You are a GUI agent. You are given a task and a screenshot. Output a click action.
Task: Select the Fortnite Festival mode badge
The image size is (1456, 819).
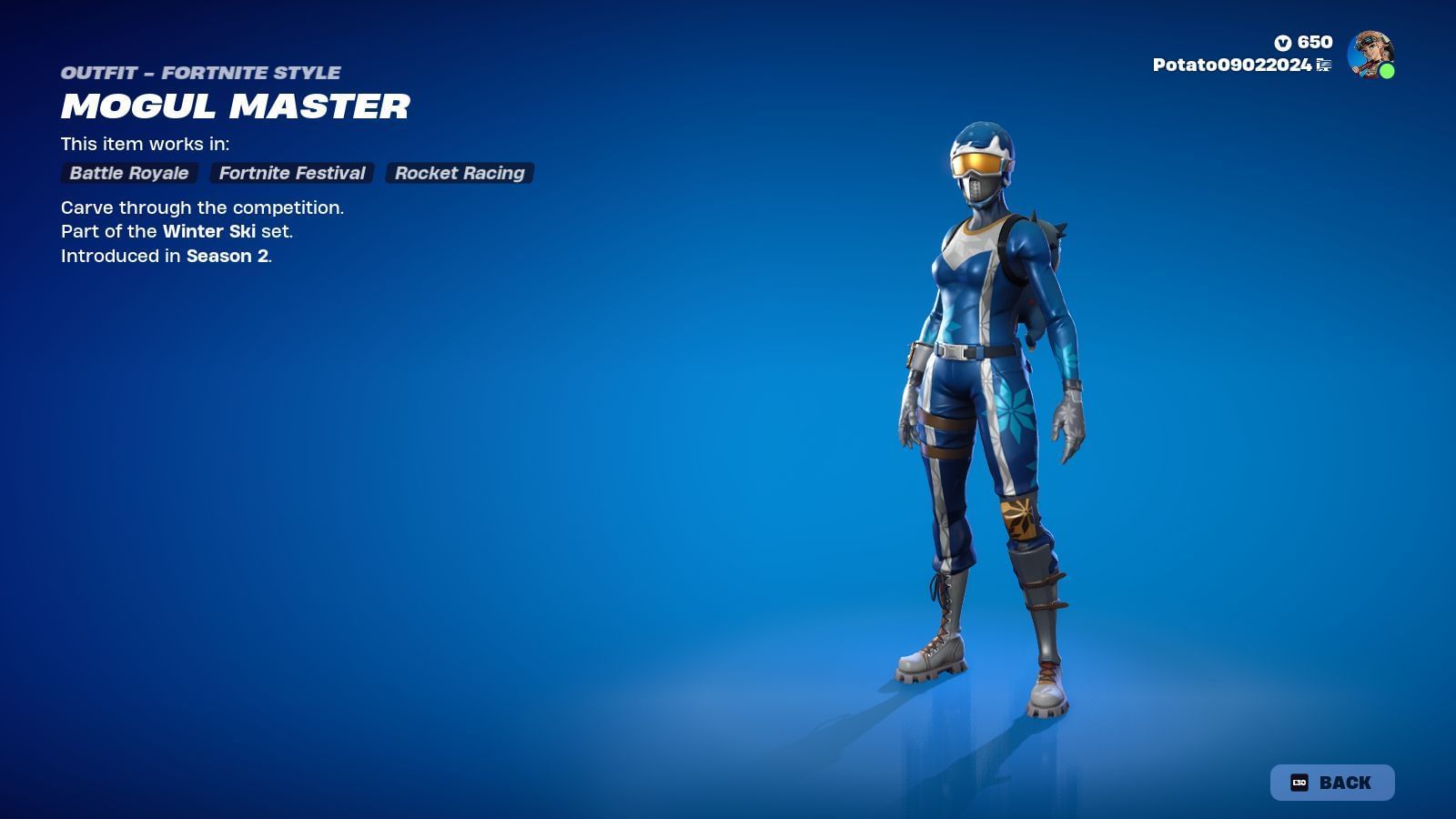click(x=290, y=173)
